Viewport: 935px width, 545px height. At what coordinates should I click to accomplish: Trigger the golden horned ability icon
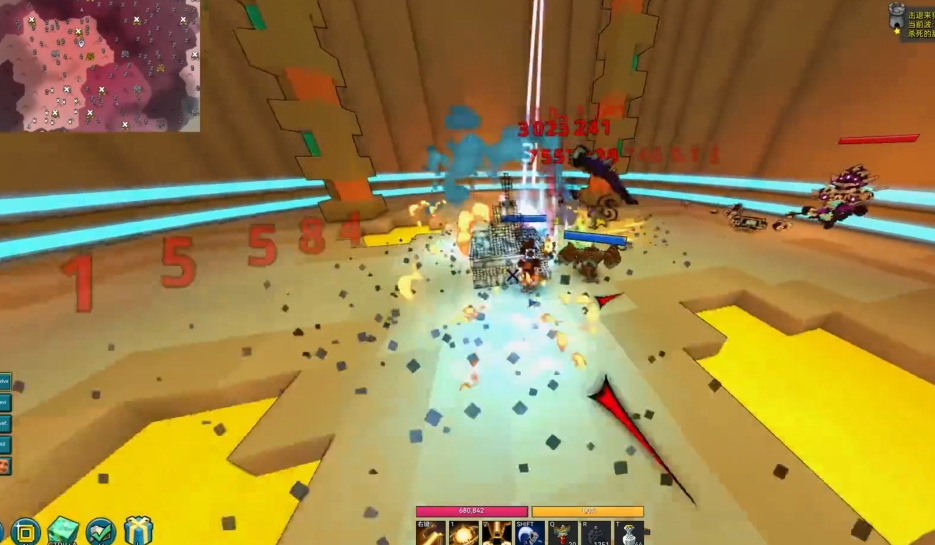497,533
